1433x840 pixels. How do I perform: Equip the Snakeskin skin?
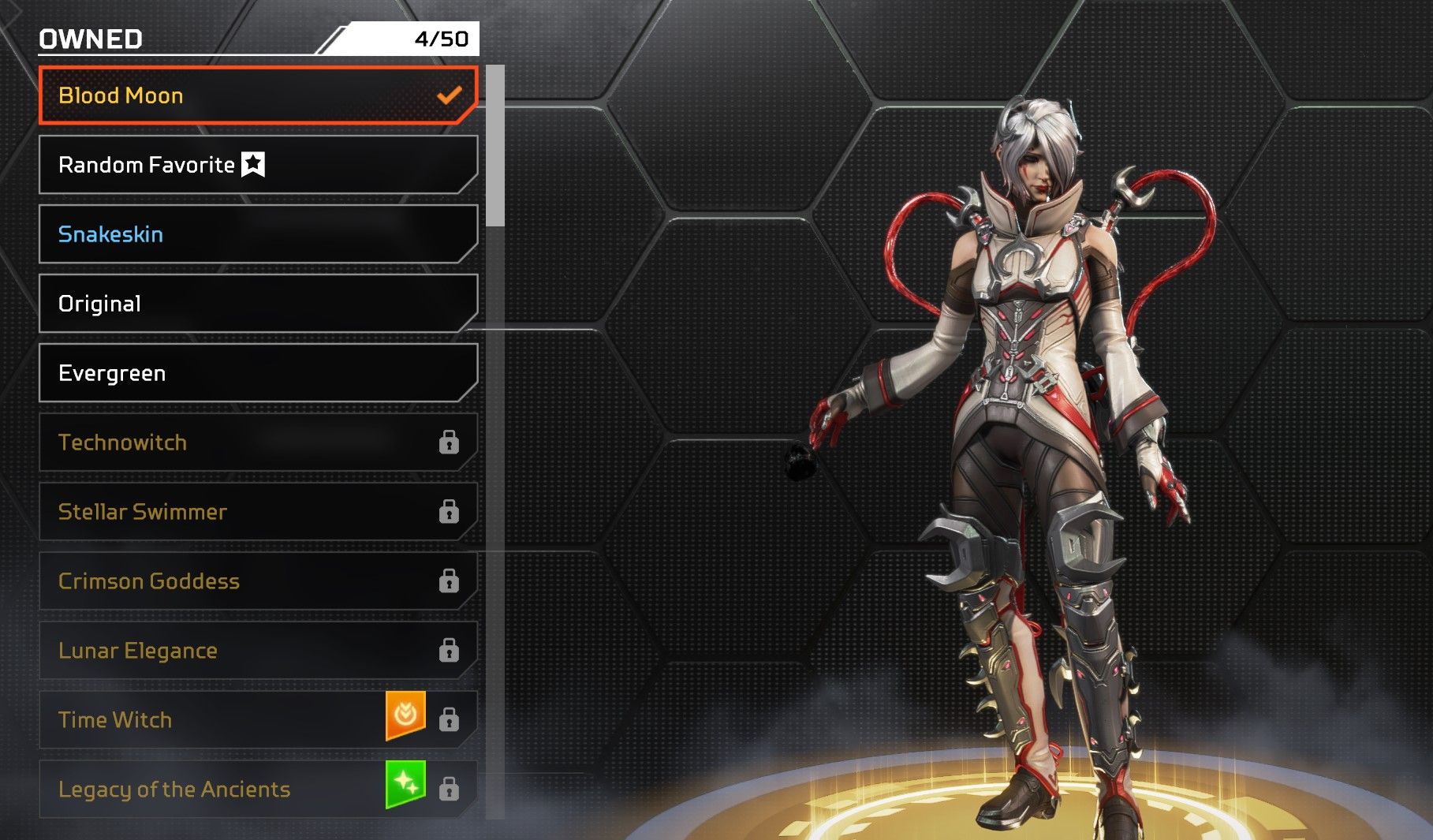tap(257, 234)
